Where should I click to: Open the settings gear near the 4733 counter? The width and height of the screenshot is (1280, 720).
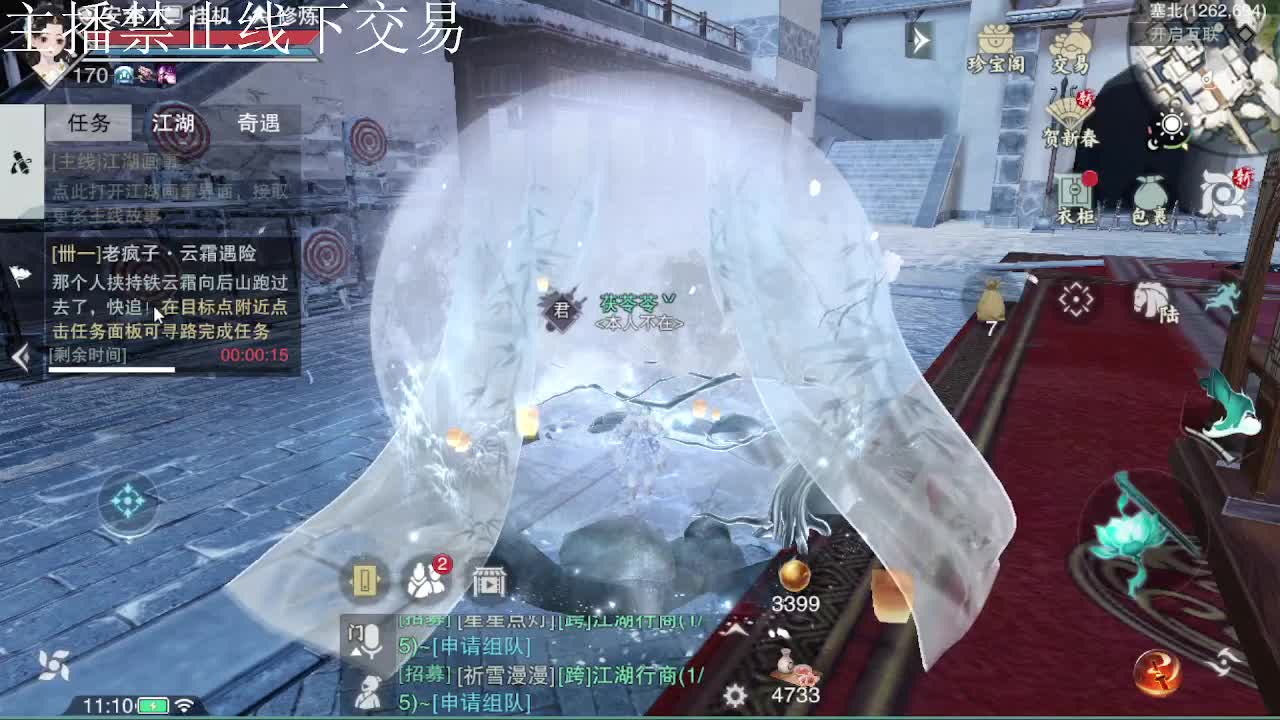click(x=733, y=696)
